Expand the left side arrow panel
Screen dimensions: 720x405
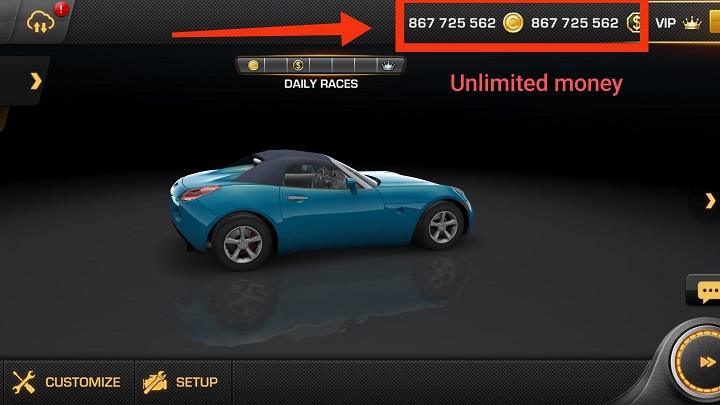pos(36,81)
